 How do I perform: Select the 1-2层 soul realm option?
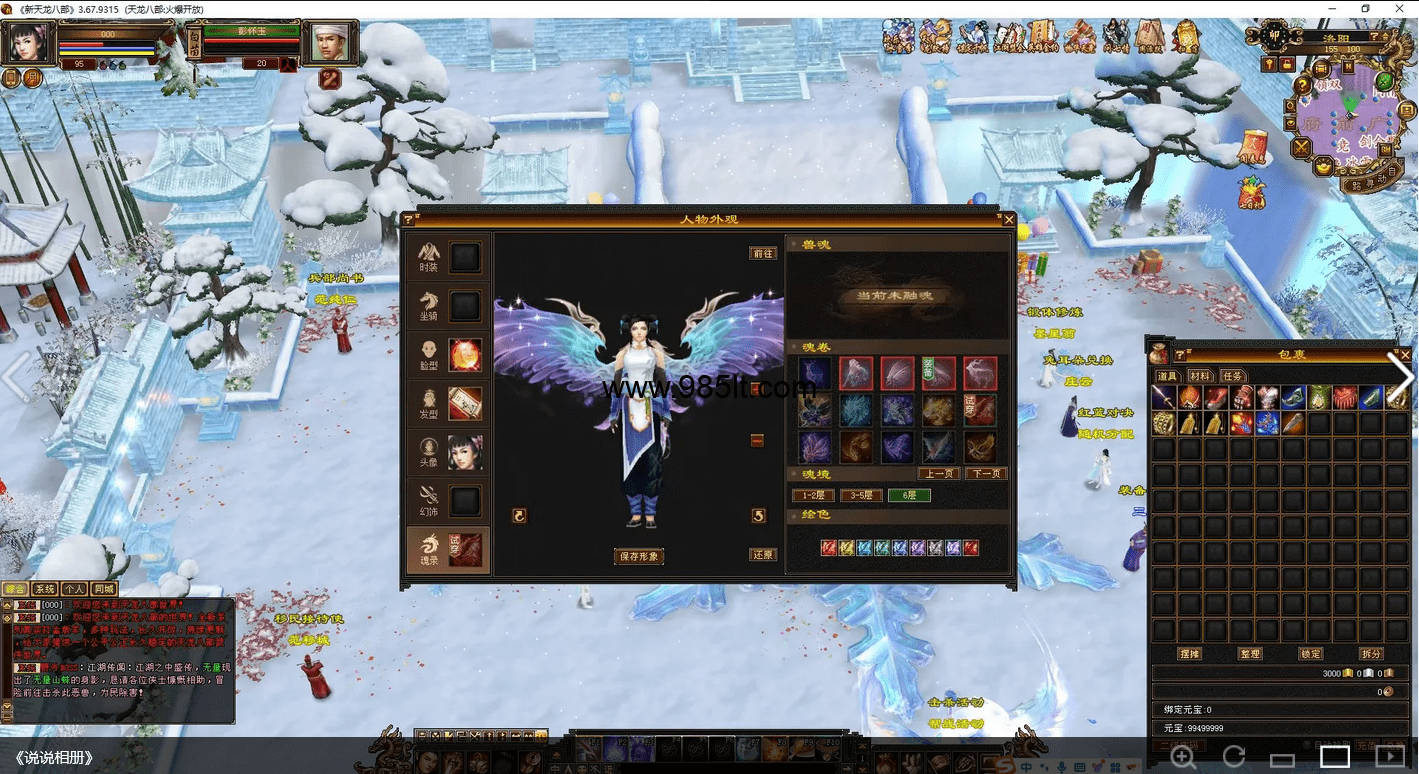813,495
